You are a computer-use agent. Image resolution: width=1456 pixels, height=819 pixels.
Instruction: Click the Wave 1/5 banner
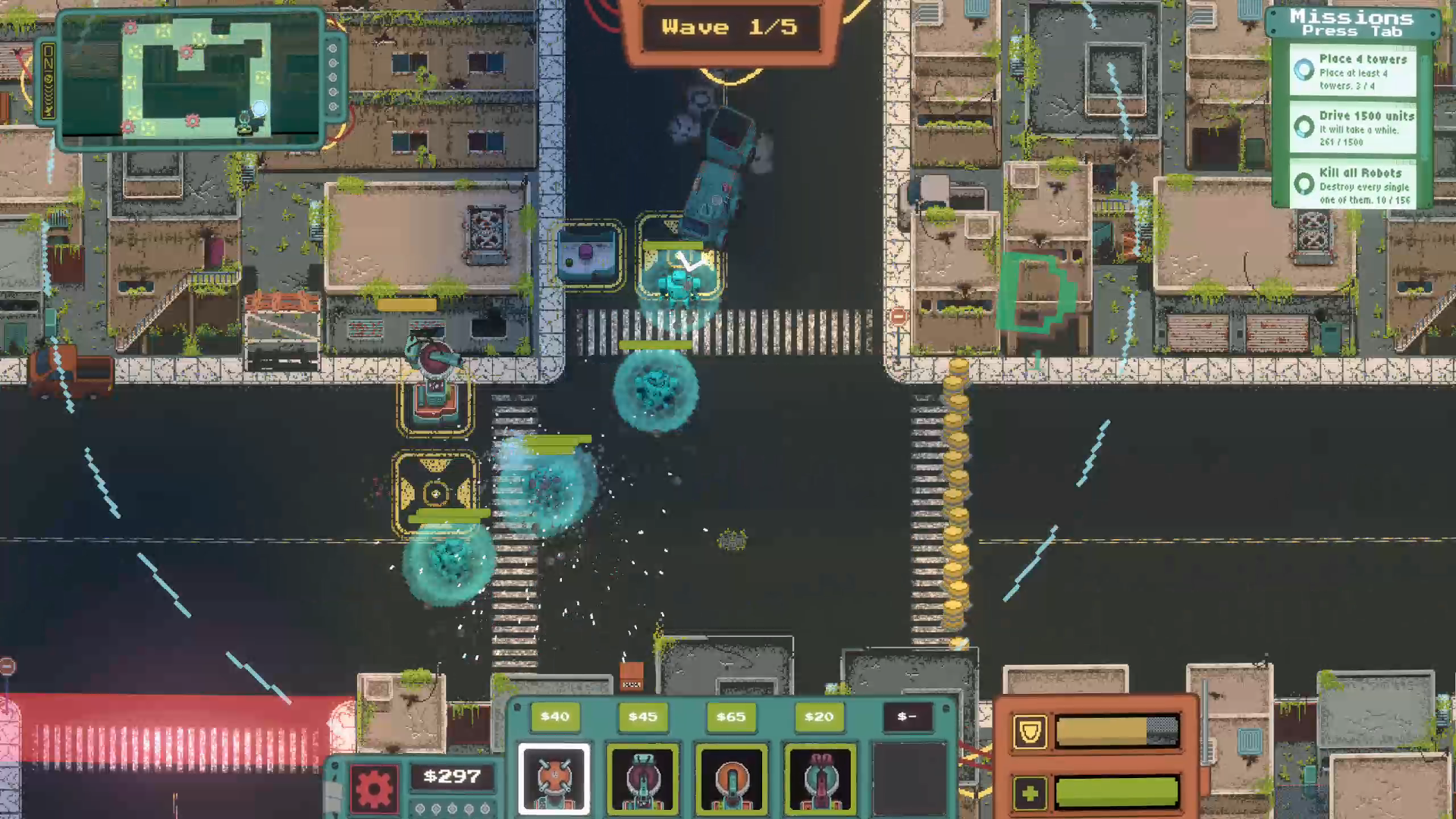(x=730, y=27)
